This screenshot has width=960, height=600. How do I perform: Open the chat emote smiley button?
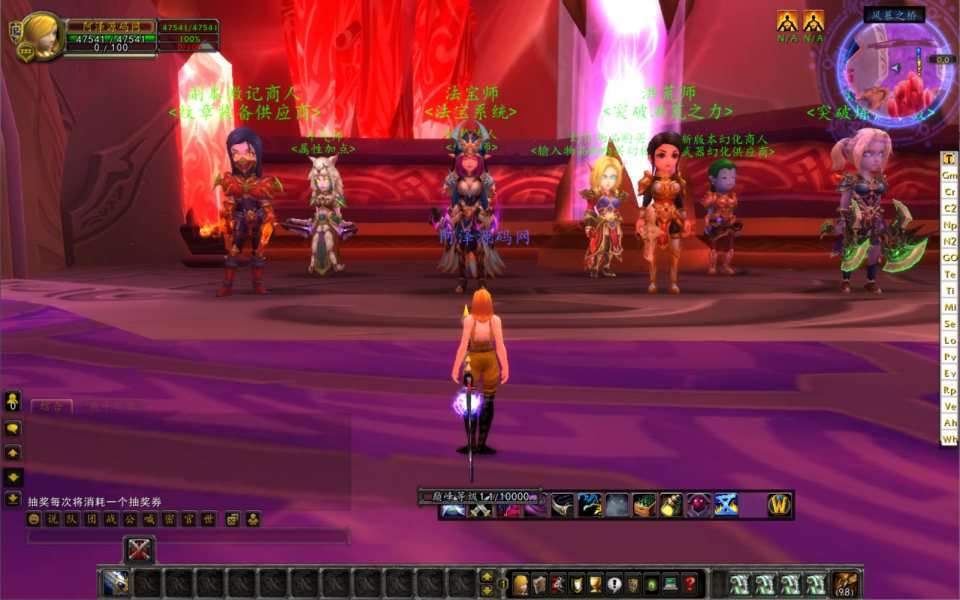34,519
